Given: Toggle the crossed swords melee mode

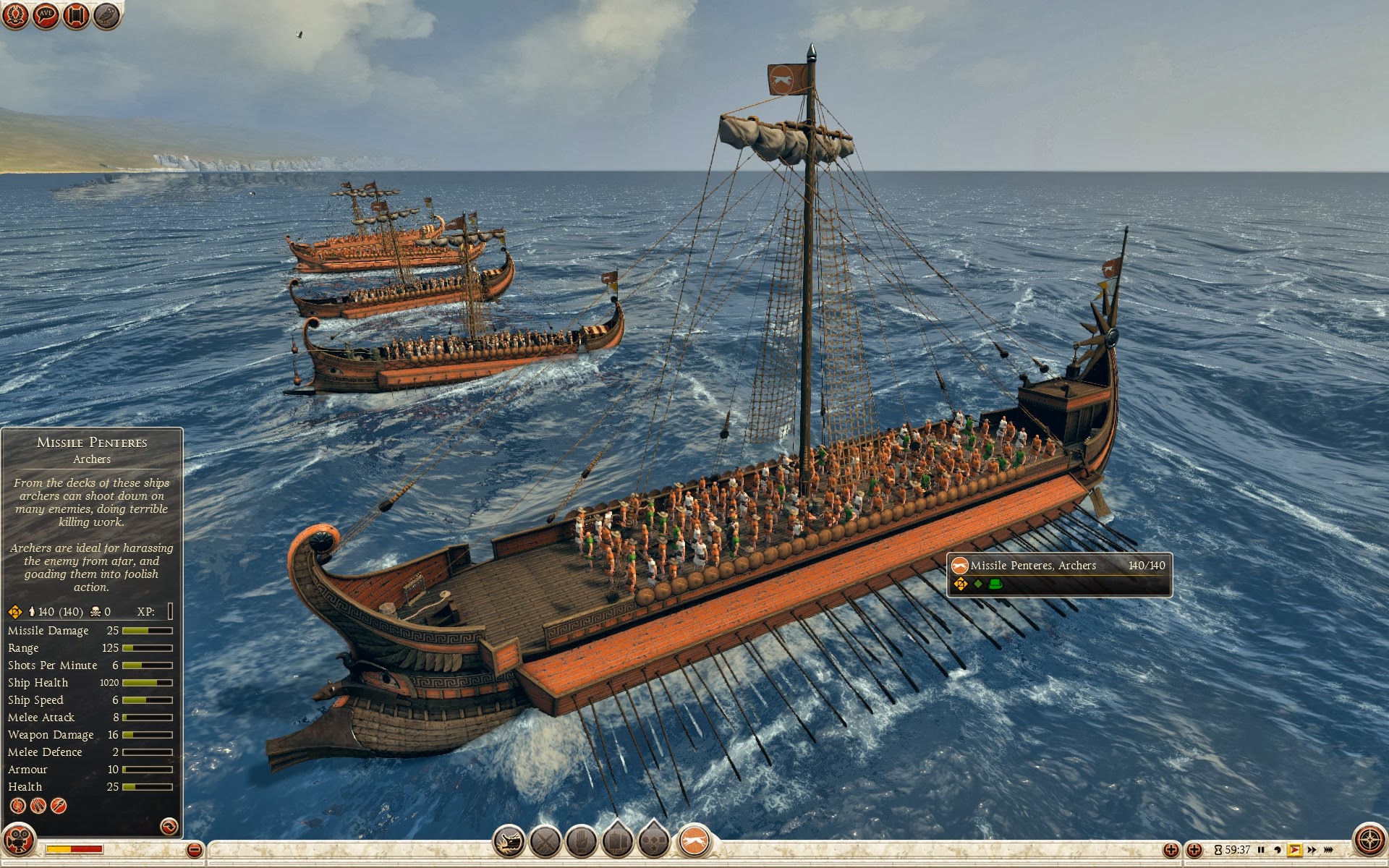Looking at the screenshot, I should pyautogui.click(x=545, y=842).
